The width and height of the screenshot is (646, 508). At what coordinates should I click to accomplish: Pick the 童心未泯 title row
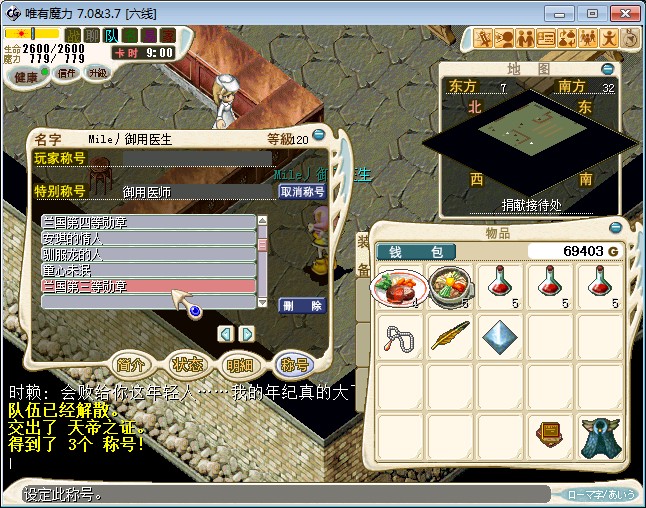tap(148, 270)
